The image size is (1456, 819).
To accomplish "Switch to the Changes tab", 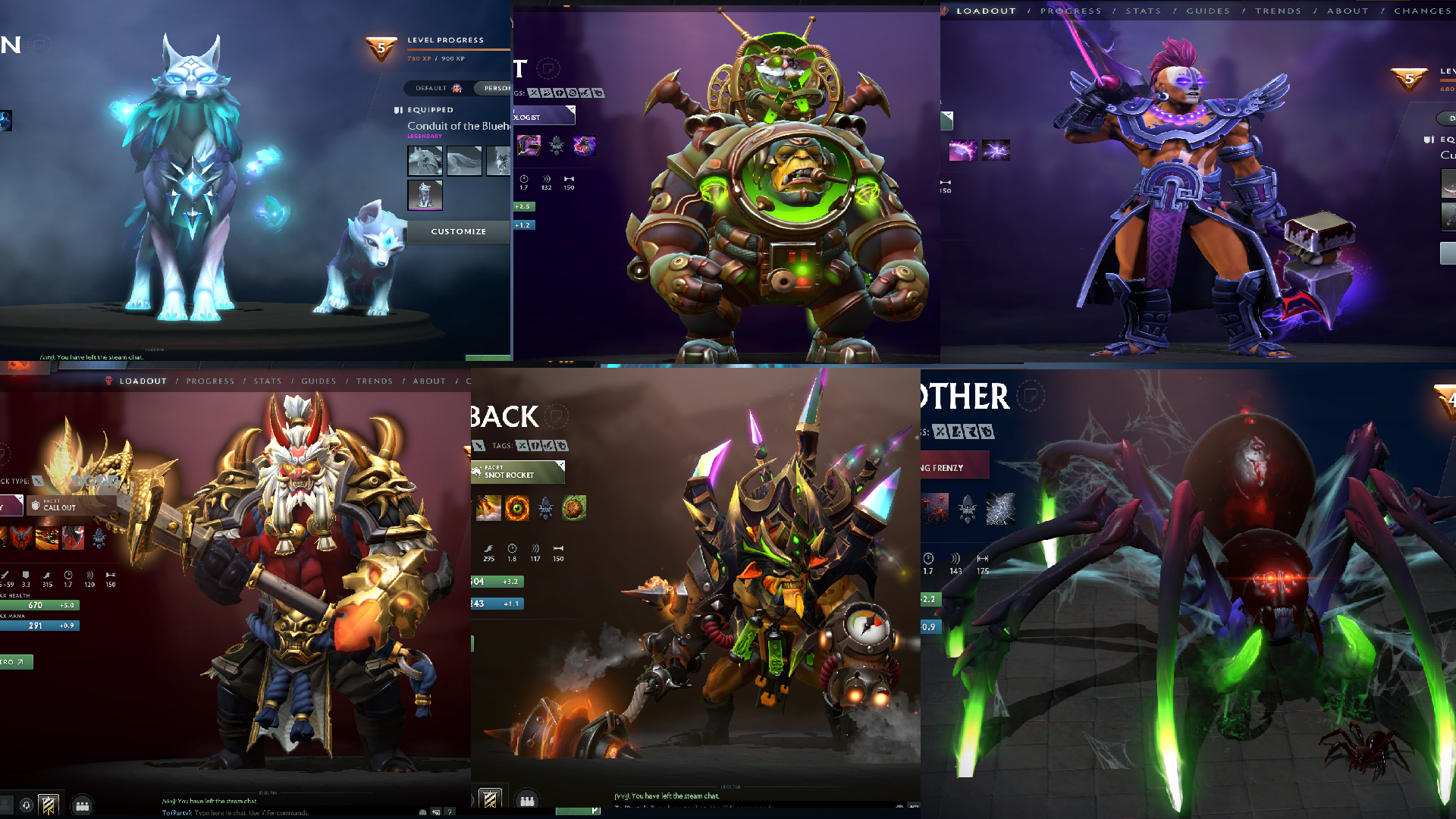I will pyautogui.click(x=1422, y=11).
